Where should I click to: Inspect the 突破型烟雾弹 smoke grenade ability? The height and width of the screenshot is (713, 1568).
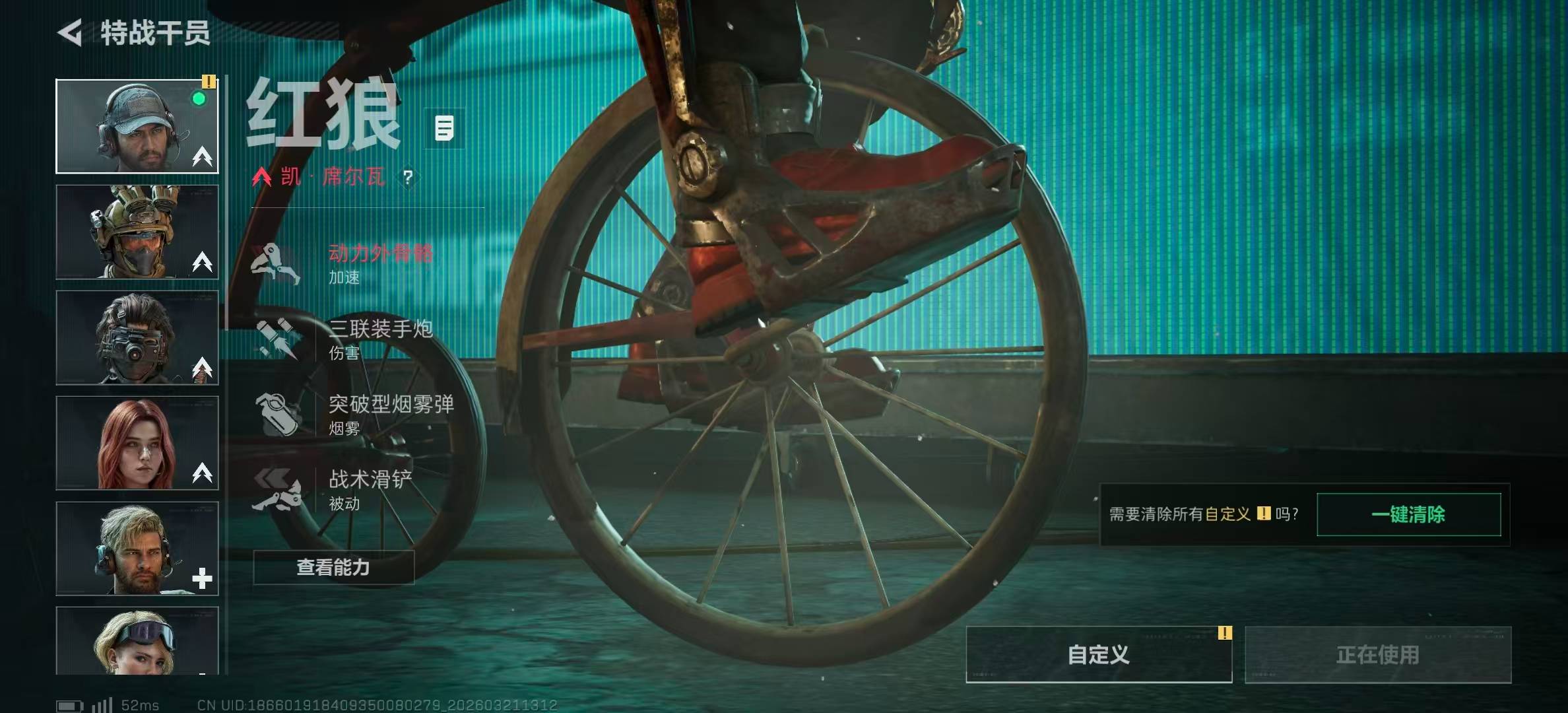tap(356, 414)
